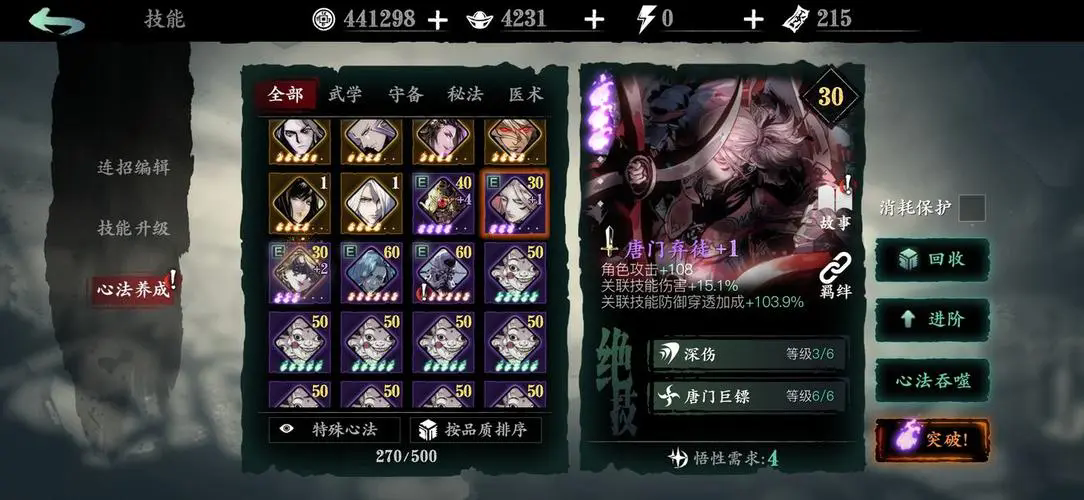Activate the 突破 button

(932, 439)
